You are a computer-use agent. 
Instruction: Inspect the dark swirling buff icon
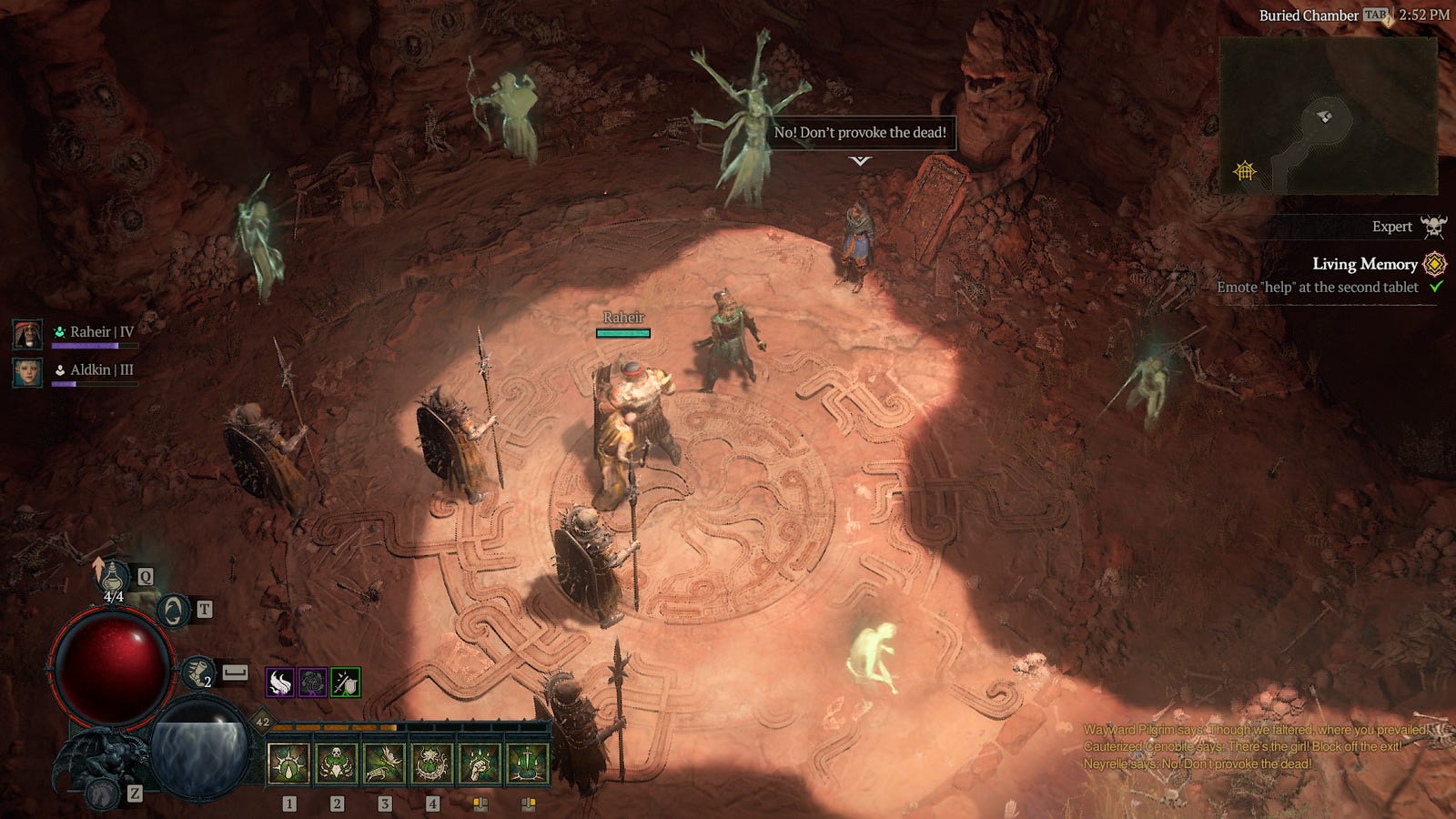click(313, 682)
